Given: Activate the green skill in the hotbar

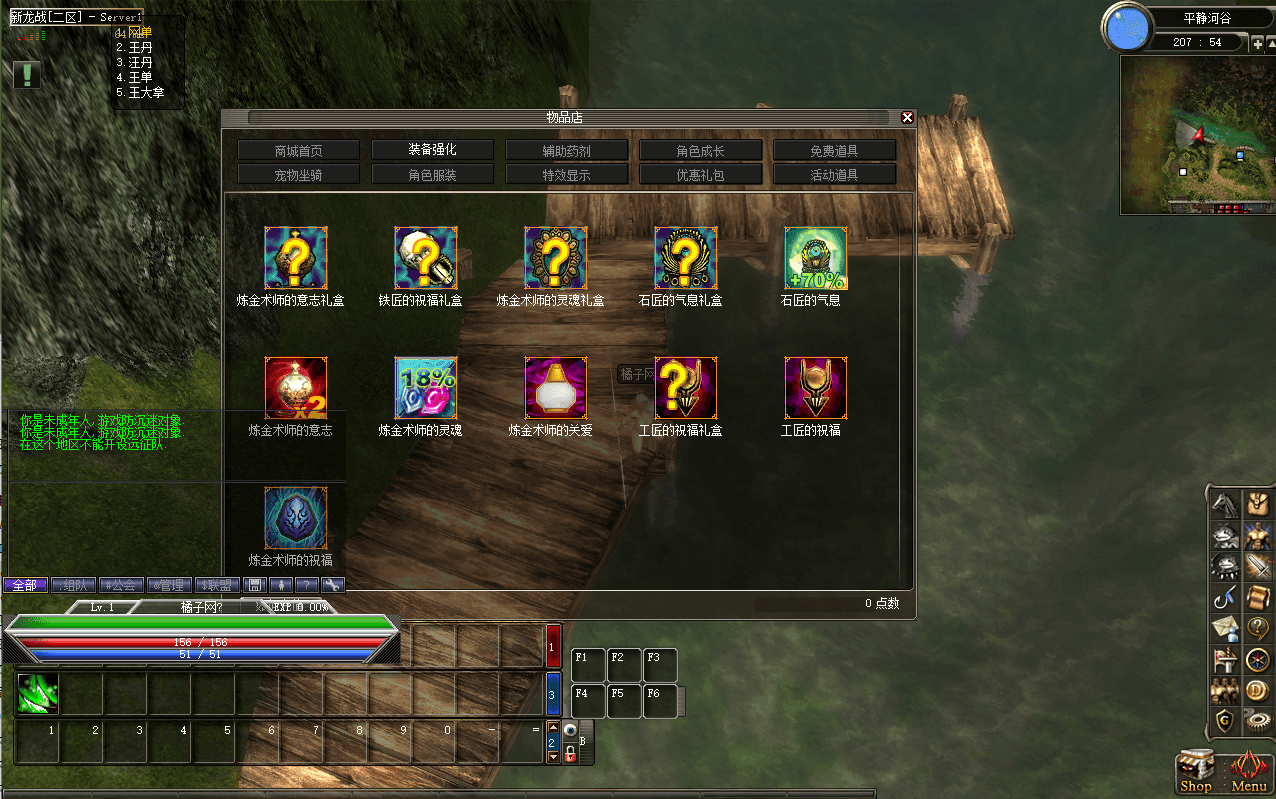Looking at the screenshot, I should [x=38, y=694].
